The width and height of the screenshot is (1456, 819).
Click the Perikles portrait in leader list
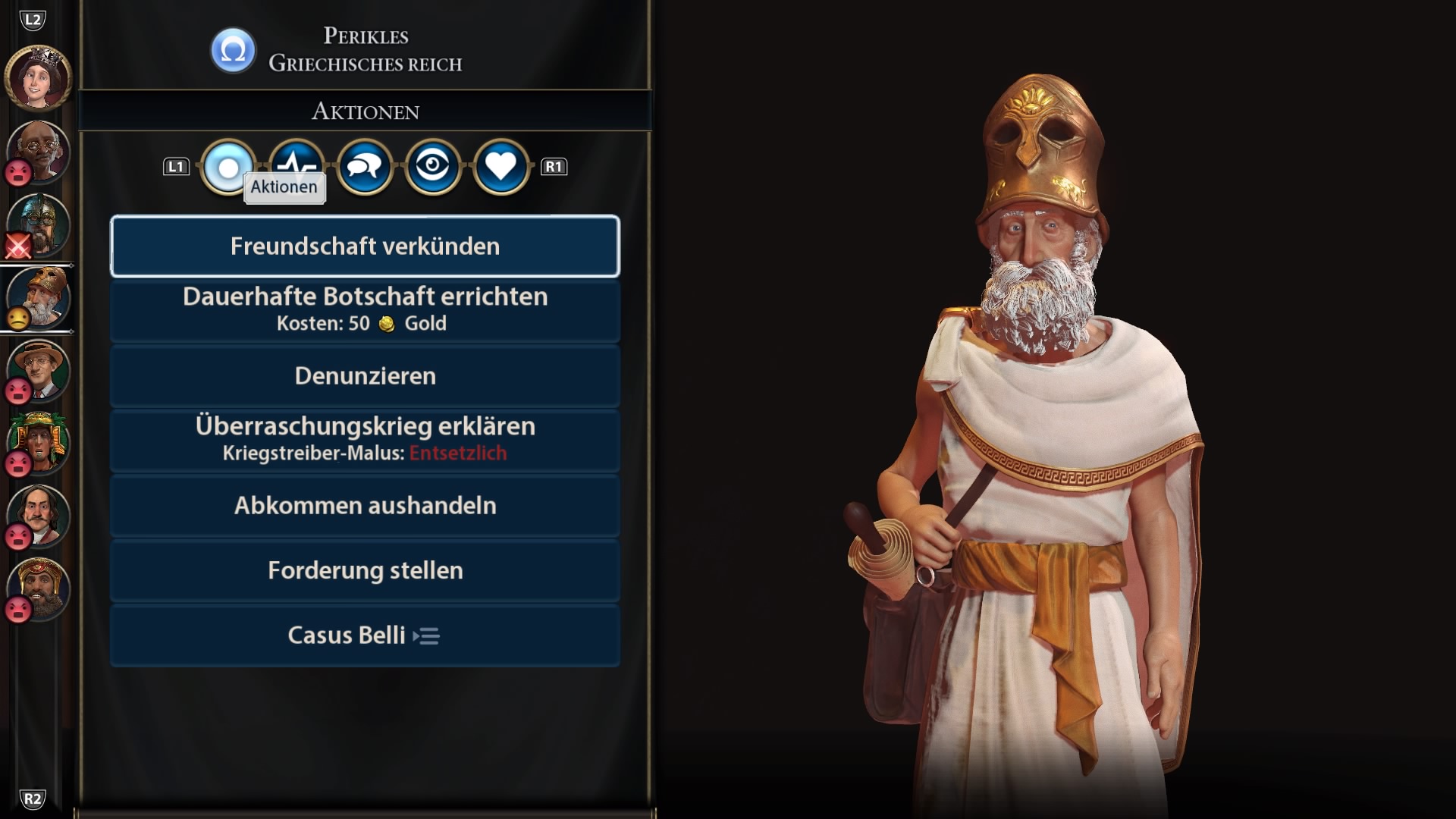coord(39,297)
